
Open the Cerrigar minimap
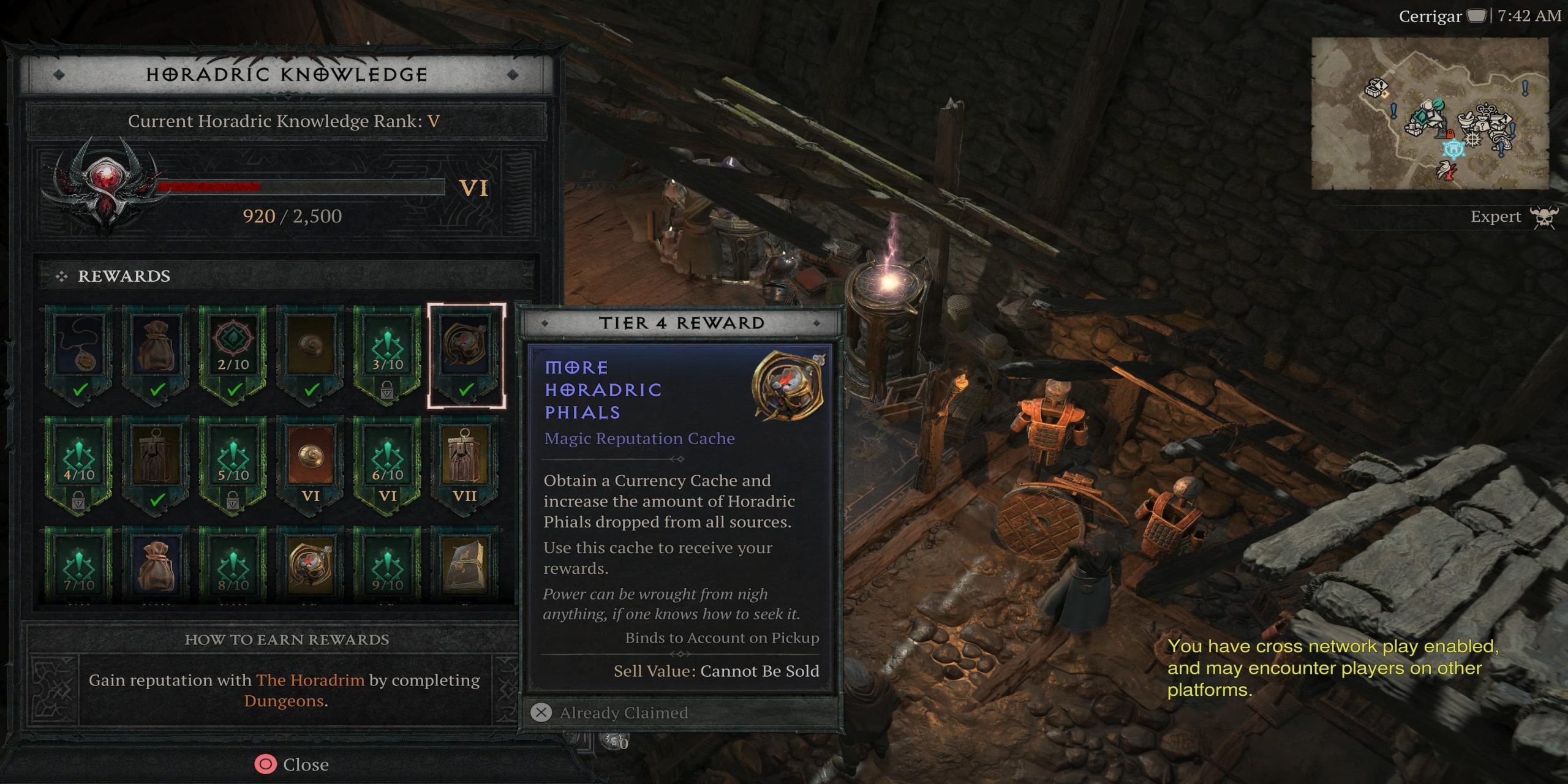point(1430,114)
